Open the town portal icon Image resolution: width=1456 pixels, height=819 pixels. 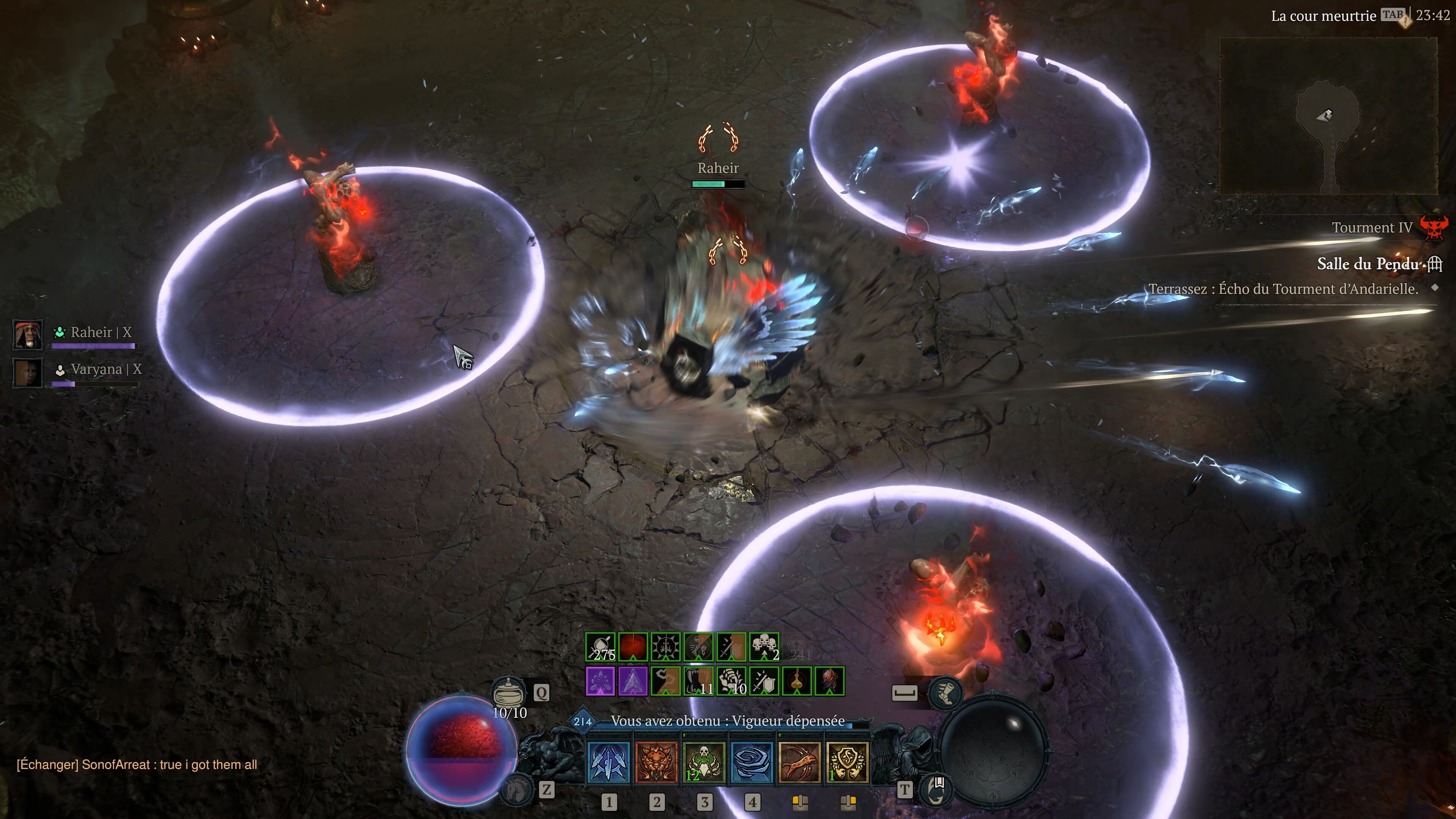tap(936, 789)
